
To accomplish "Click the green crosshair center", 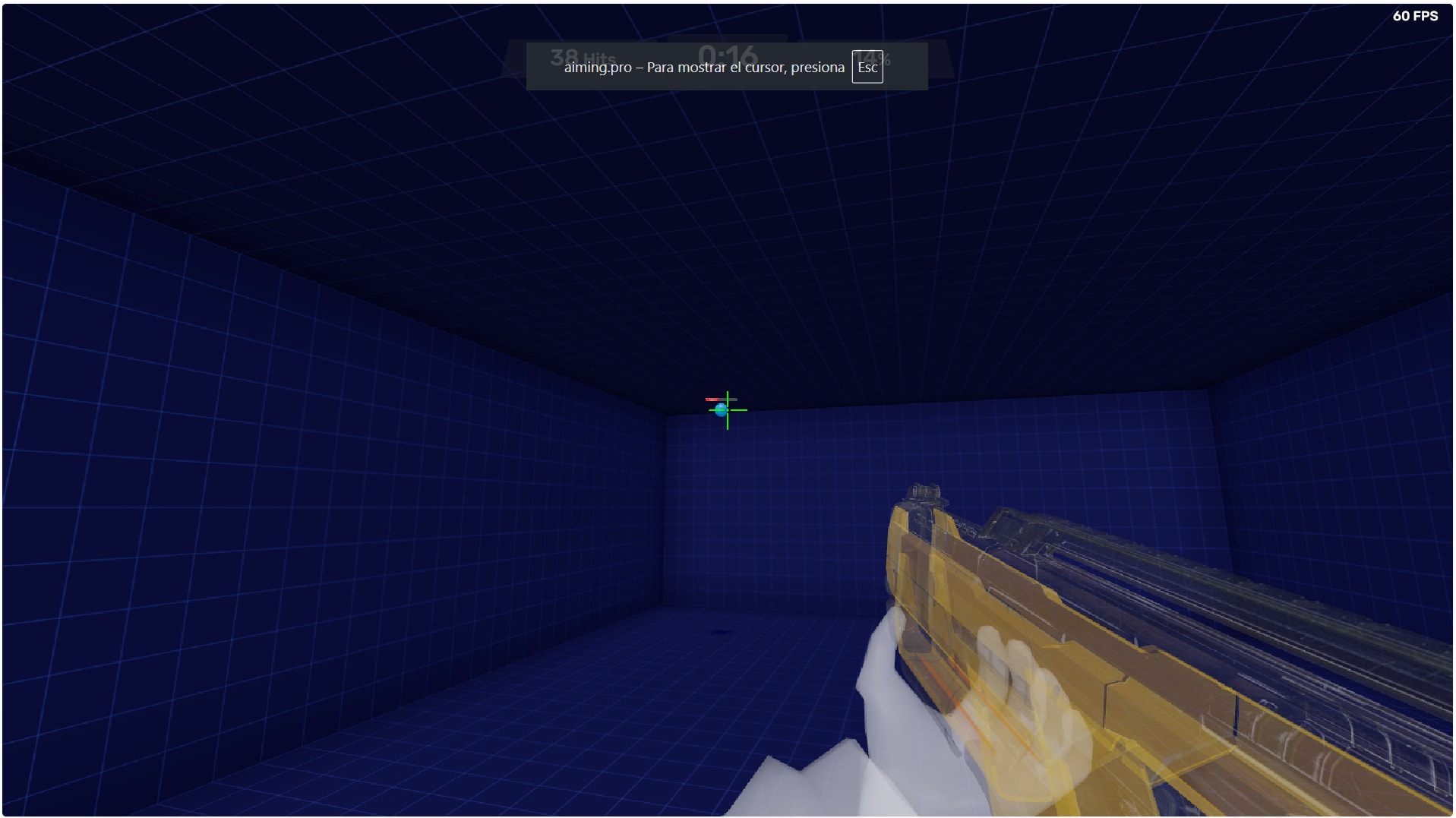I will coord(728,410).
